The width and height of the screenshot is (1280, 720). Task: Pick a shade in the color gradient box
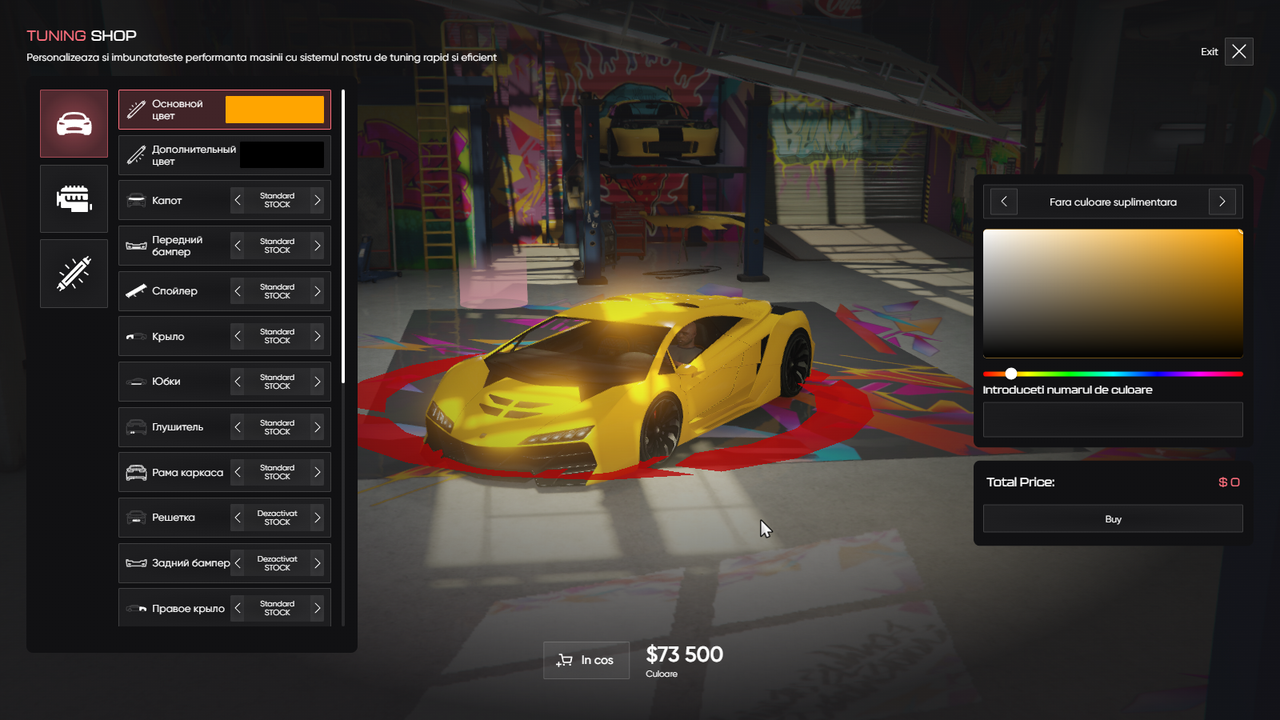(1112, 292)
